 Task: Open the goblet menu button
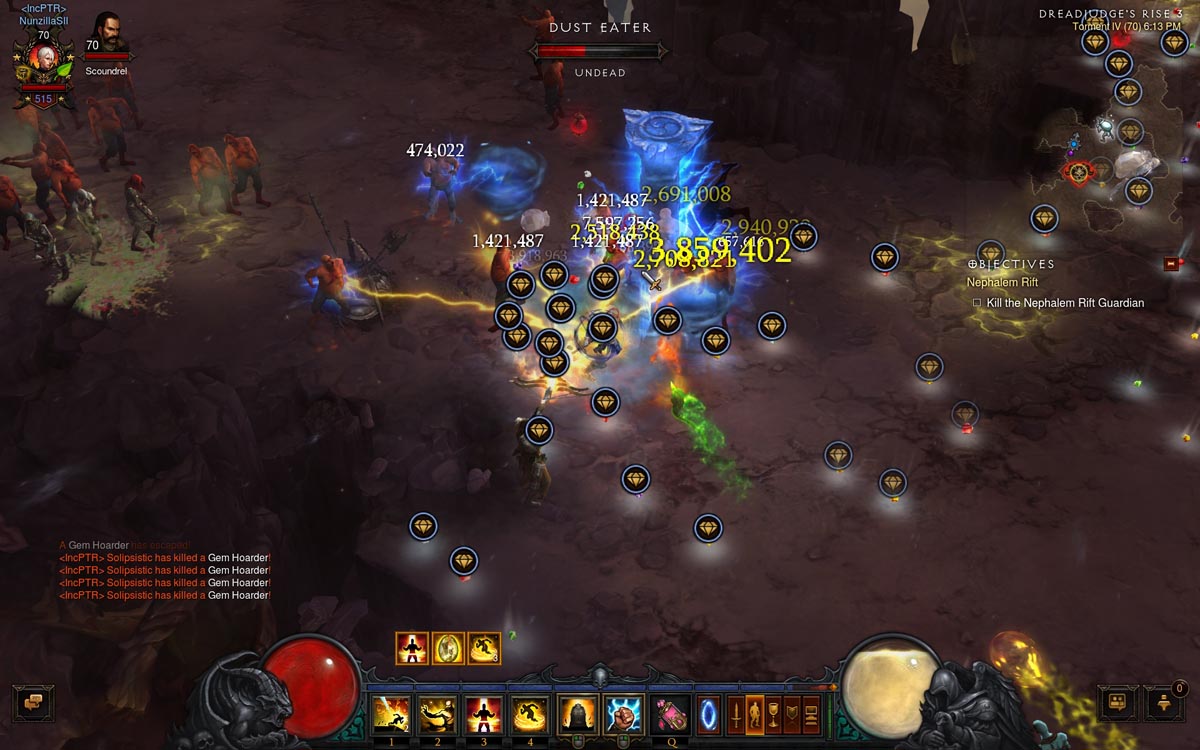773,715
